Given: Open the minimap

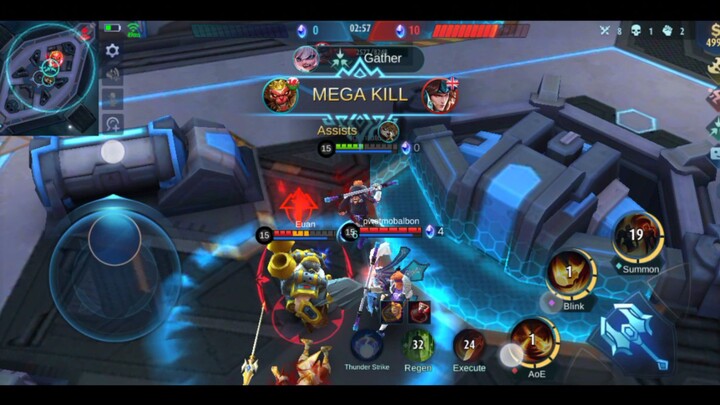Looking at the screenshot, I should pyautogui.click(x=47, y=68).
